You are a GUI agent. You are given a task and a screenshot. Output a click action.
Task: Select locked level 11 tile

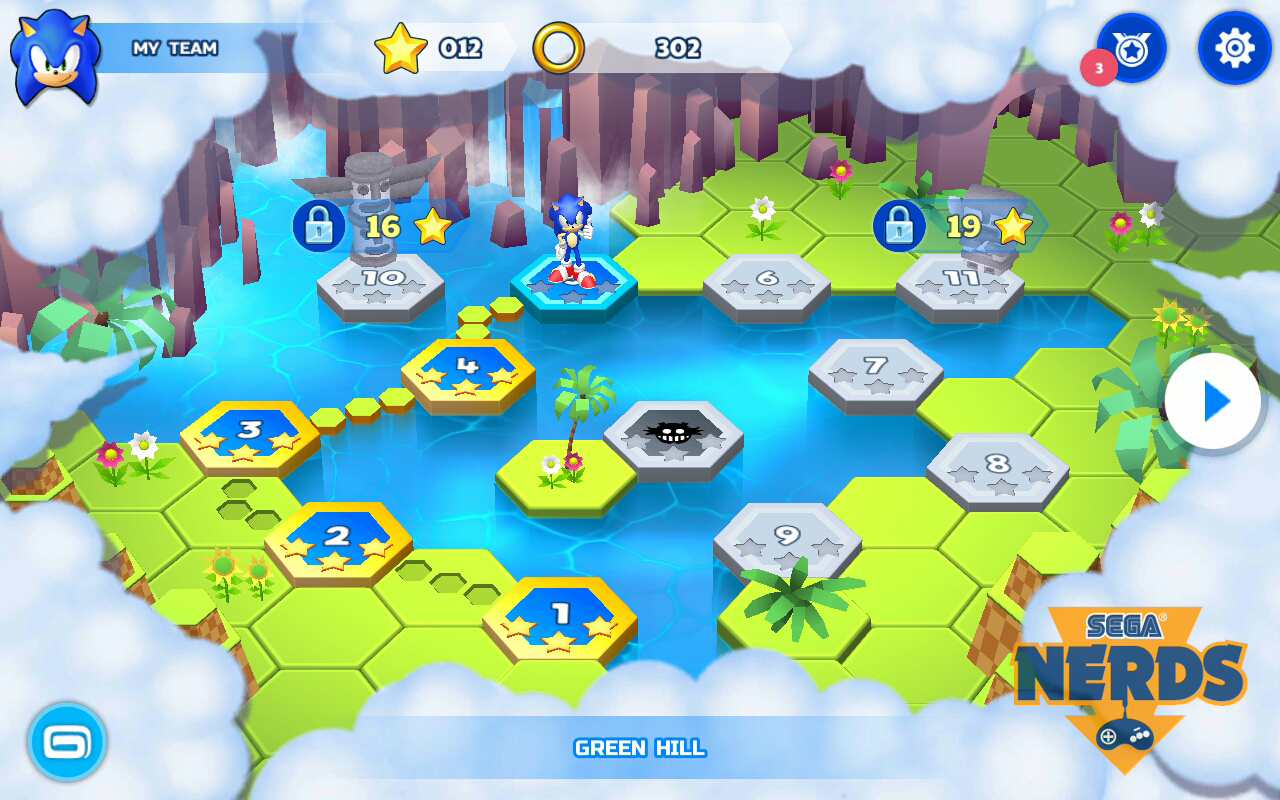960,284
